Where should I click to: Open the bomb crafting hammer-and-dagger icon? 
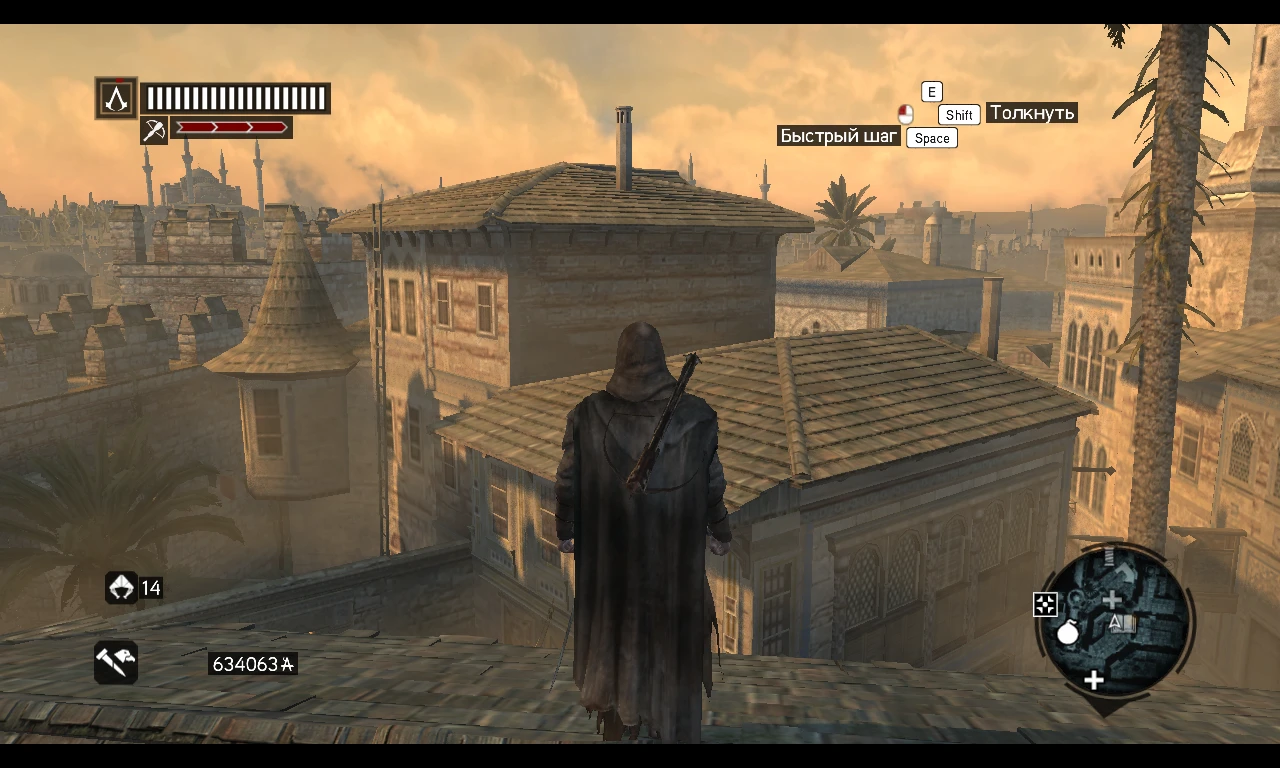tap(115, 662)
